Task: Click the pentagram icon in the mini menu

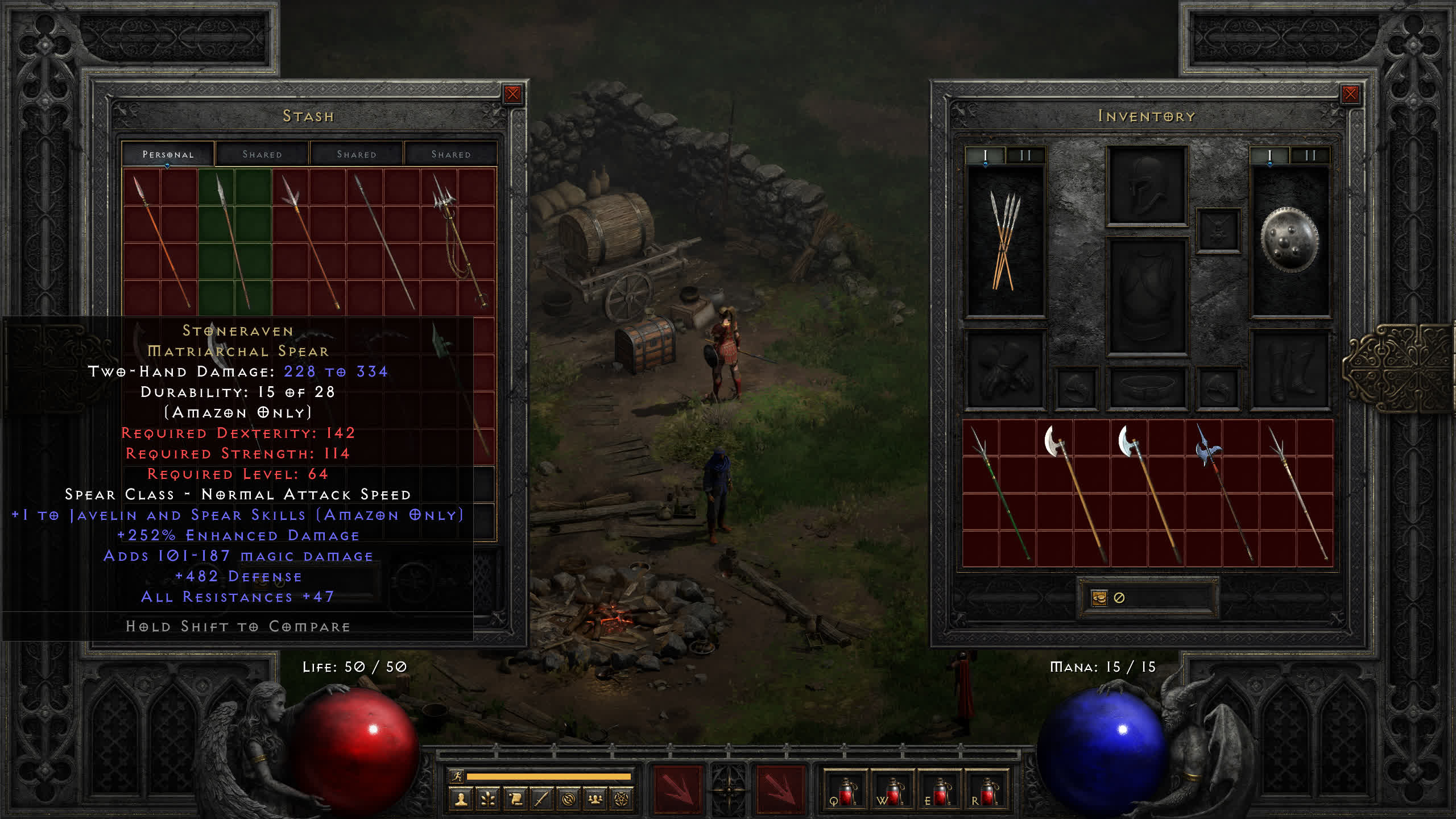Action: [622, 800]
